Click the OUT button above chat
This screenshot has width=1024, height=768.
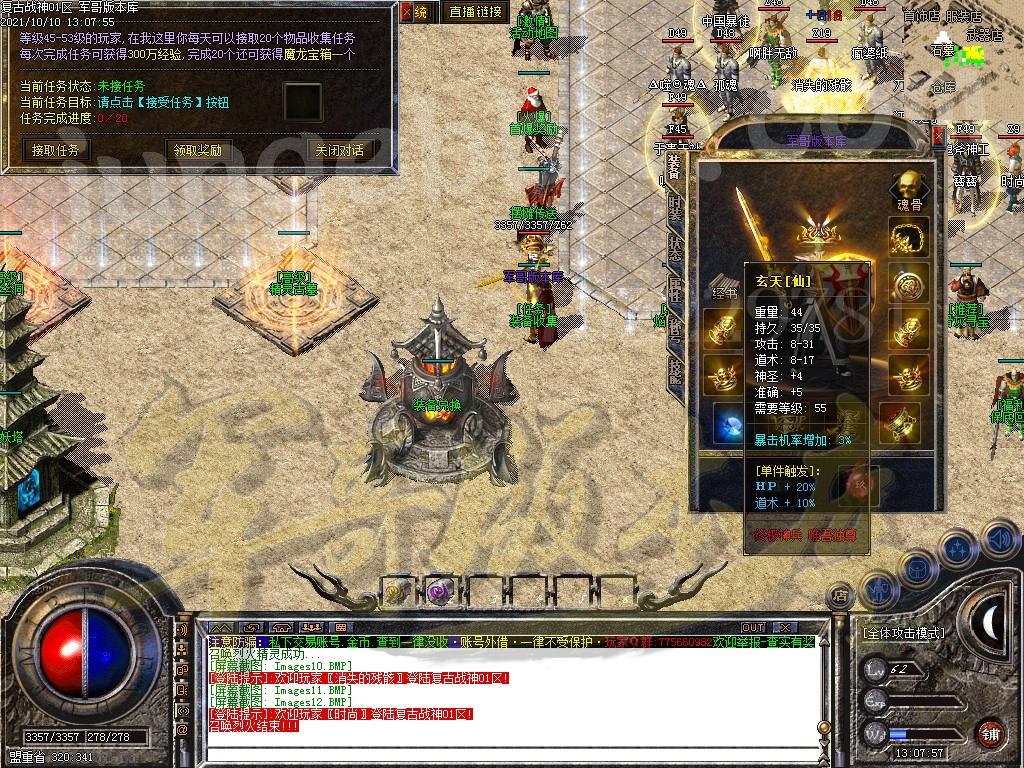pyautogui.click(x=753, y=628)
